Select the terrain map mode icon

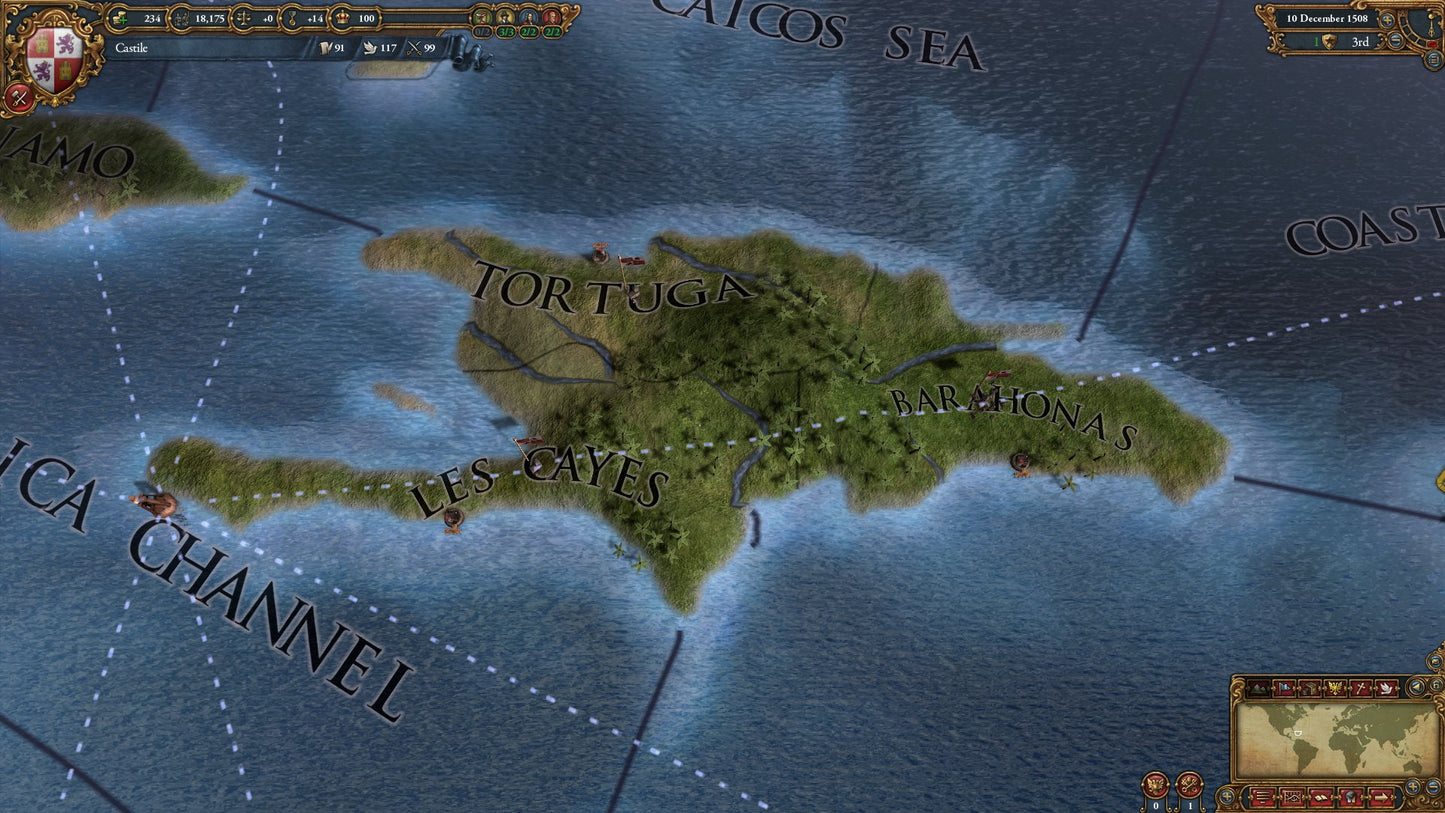tap(1257, 687)
